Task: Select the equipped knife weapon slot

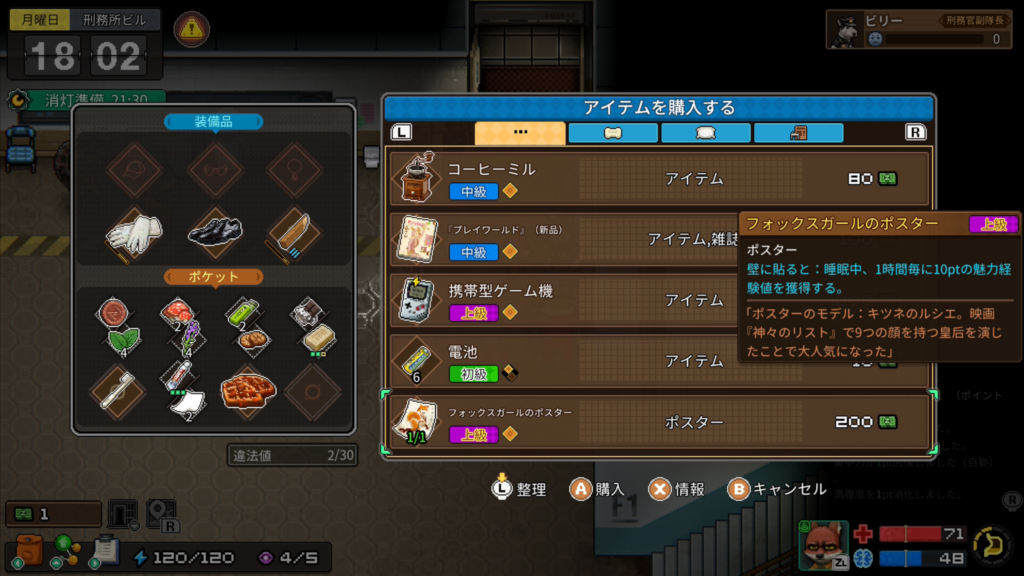Action: 295,233
